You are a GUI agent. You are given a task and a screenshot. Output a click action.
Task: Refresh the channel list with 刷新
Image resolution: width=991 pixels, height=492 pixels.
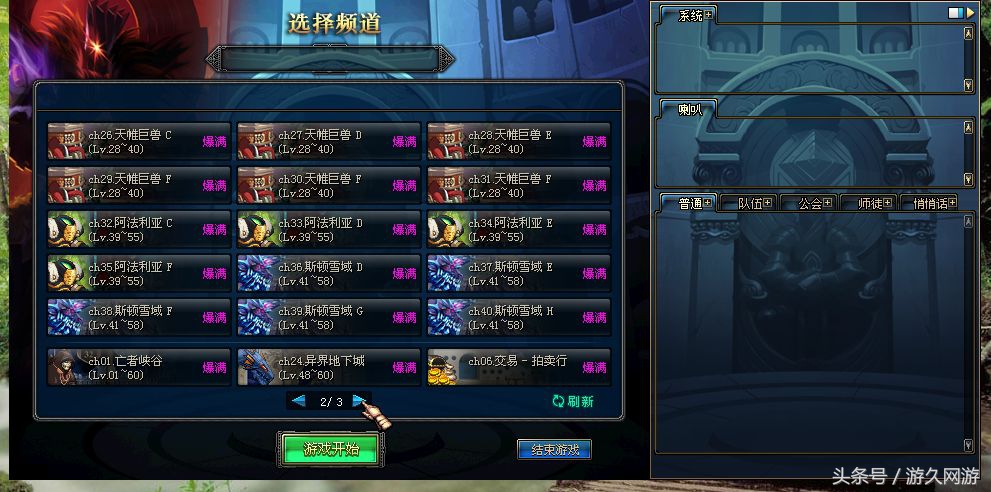click(x=573, y=402)
